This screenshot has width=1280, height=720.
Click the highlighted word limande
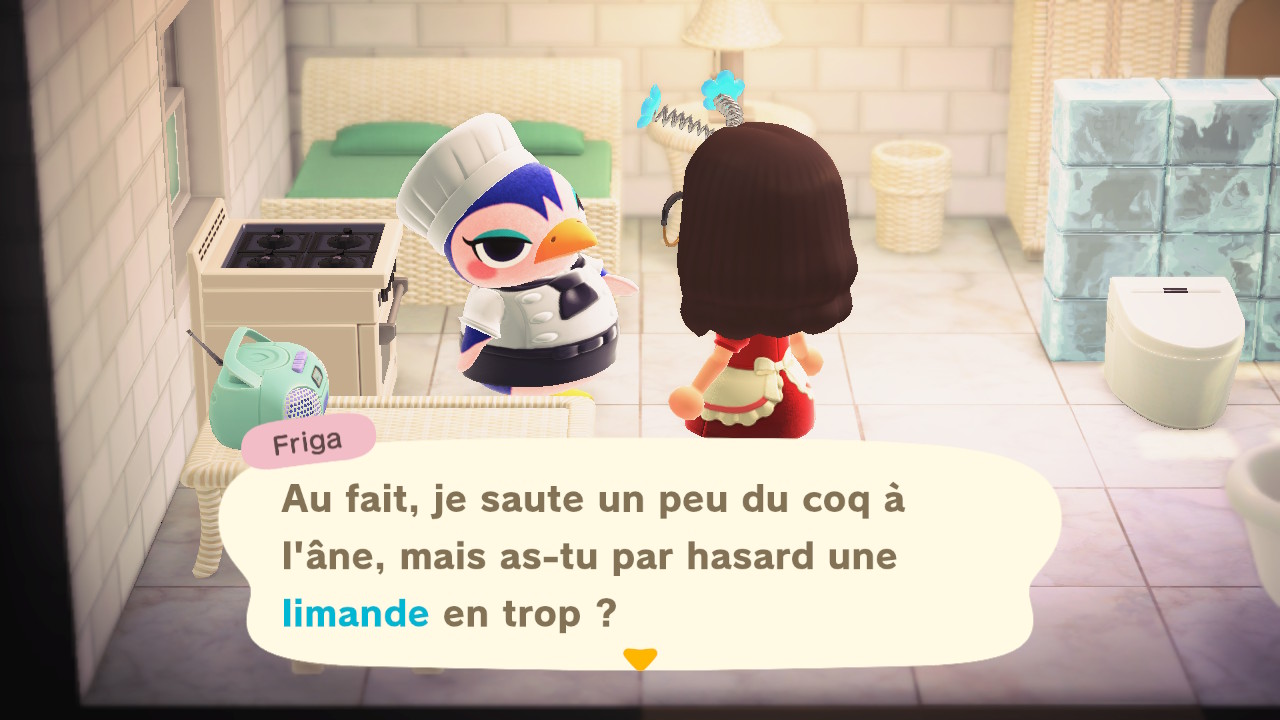coord(356,613)
